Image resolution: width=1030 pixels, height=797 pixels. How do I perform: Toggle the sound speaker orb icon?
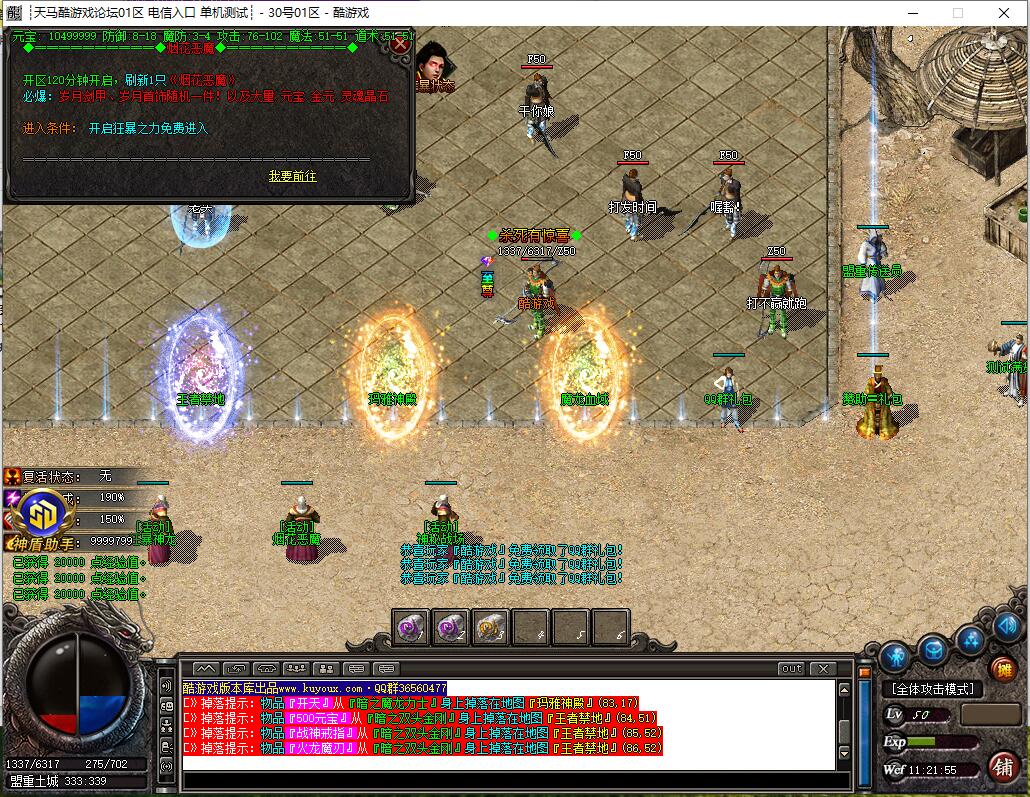(1006, 627)
